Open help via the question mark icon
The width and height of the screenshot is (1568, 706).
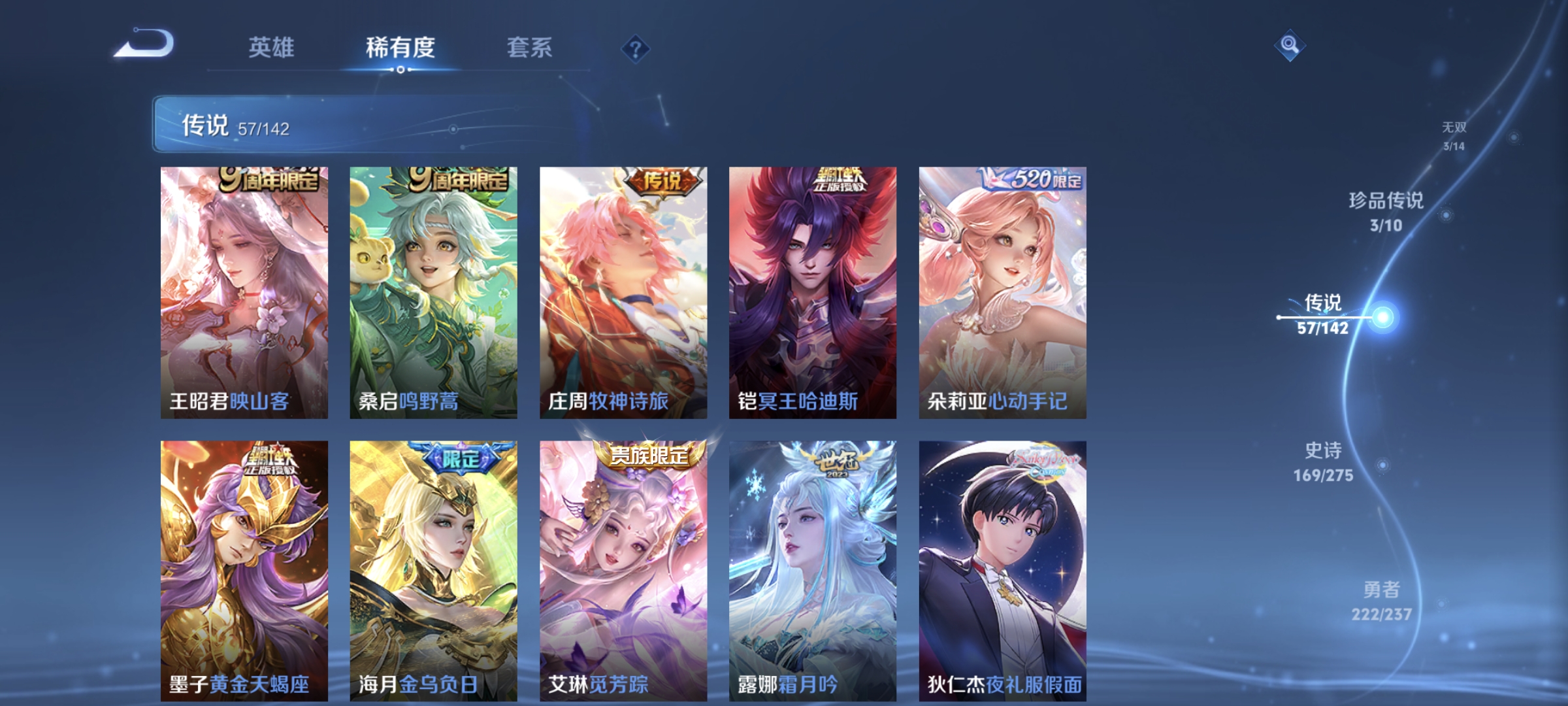coord(634,48)
